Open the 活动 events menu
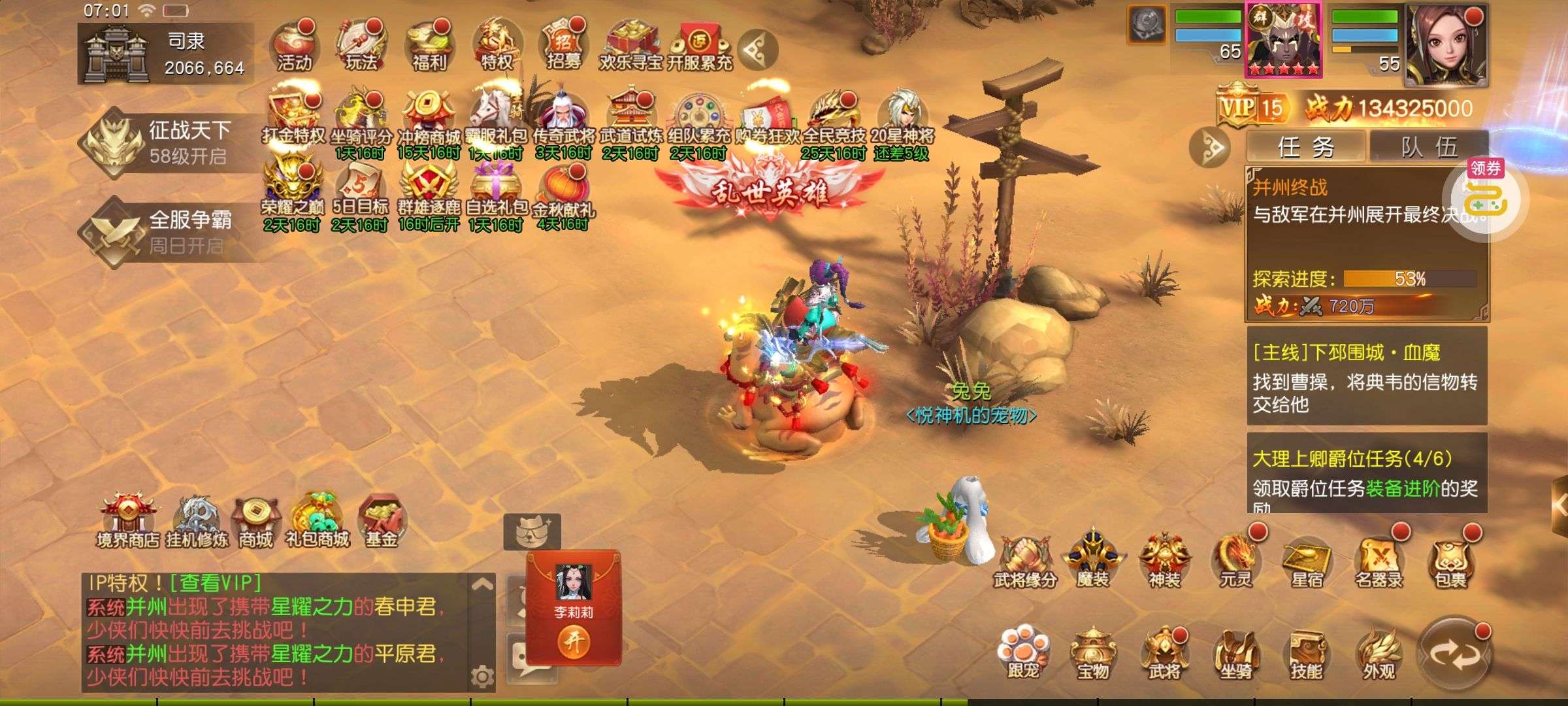The height and width of the screenshot is (706, 1568). click(294, 46)
